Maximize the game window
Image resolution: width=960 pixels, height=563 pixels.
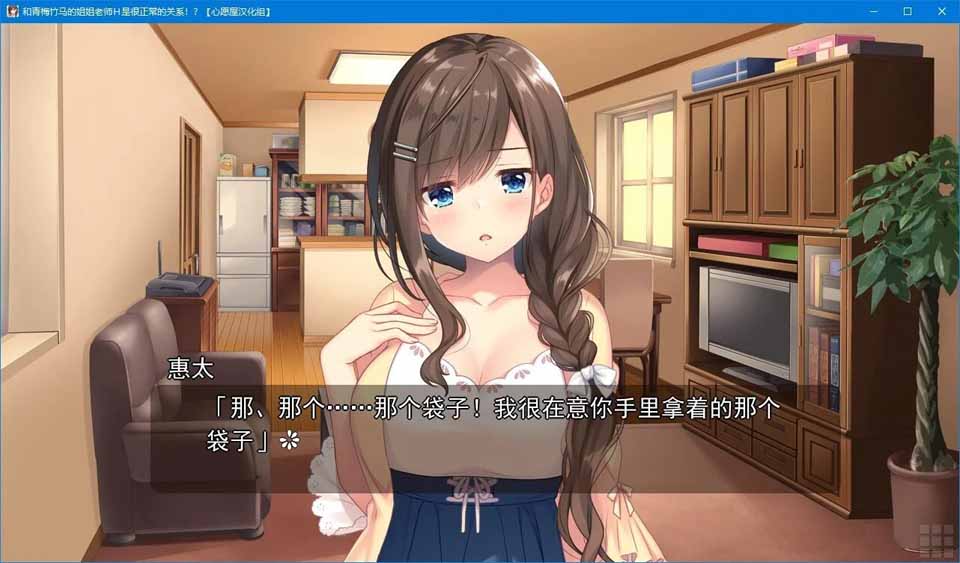click(x=907, y=11)
